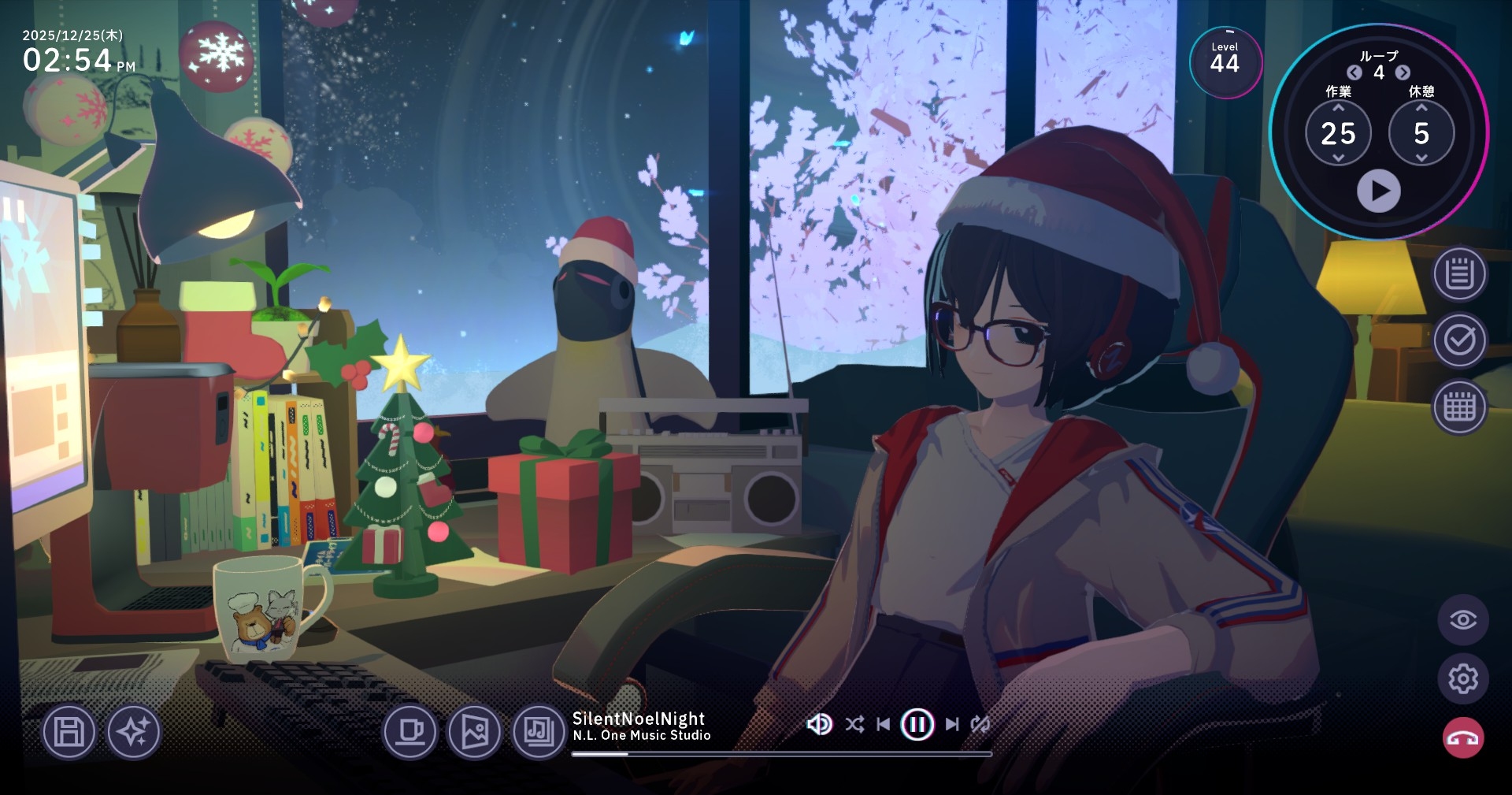Increase the loop count with the right arrow
This screenshot has width=1512, height=795.
click(1403, 72)
